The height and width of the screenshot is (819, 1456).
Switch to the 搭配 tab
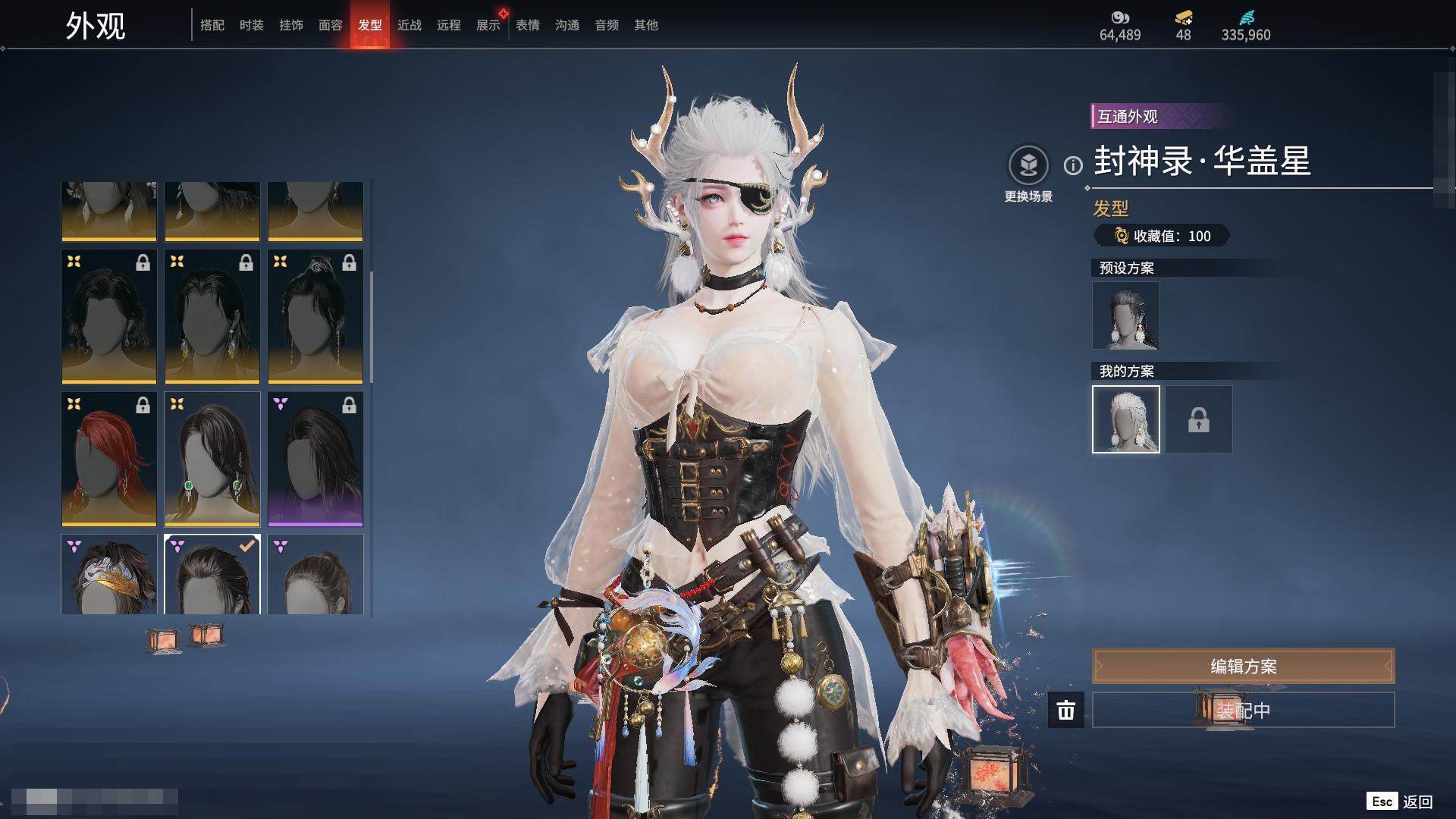pyautogui.click(x=212, y=25)
